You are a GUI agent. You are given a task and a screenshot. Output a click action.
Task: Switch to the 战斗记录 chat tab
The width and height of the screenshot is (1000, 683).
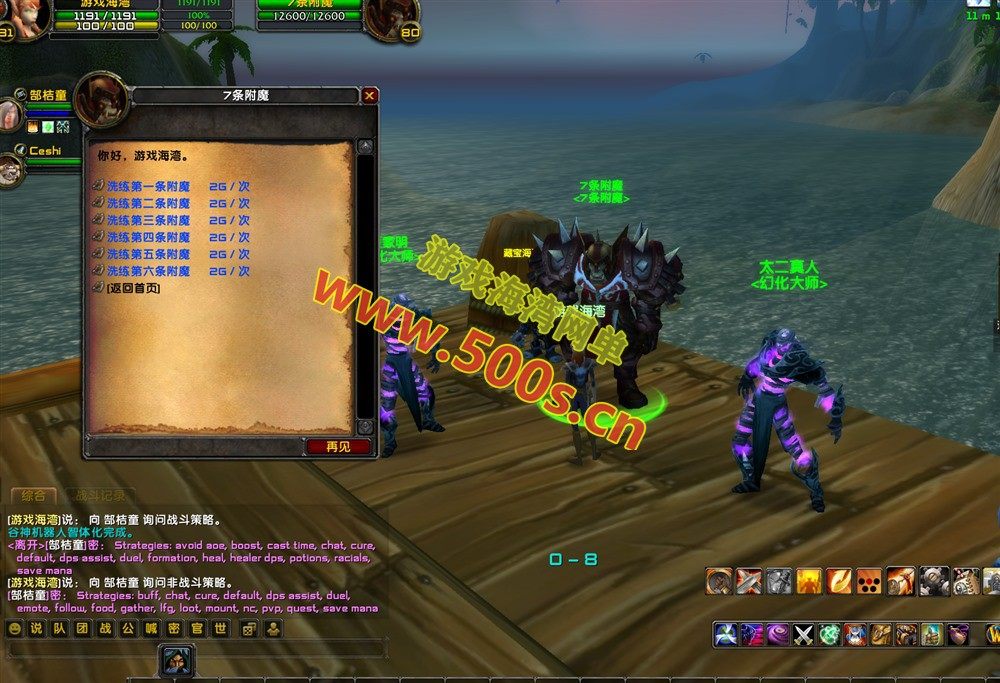(100, 495)
